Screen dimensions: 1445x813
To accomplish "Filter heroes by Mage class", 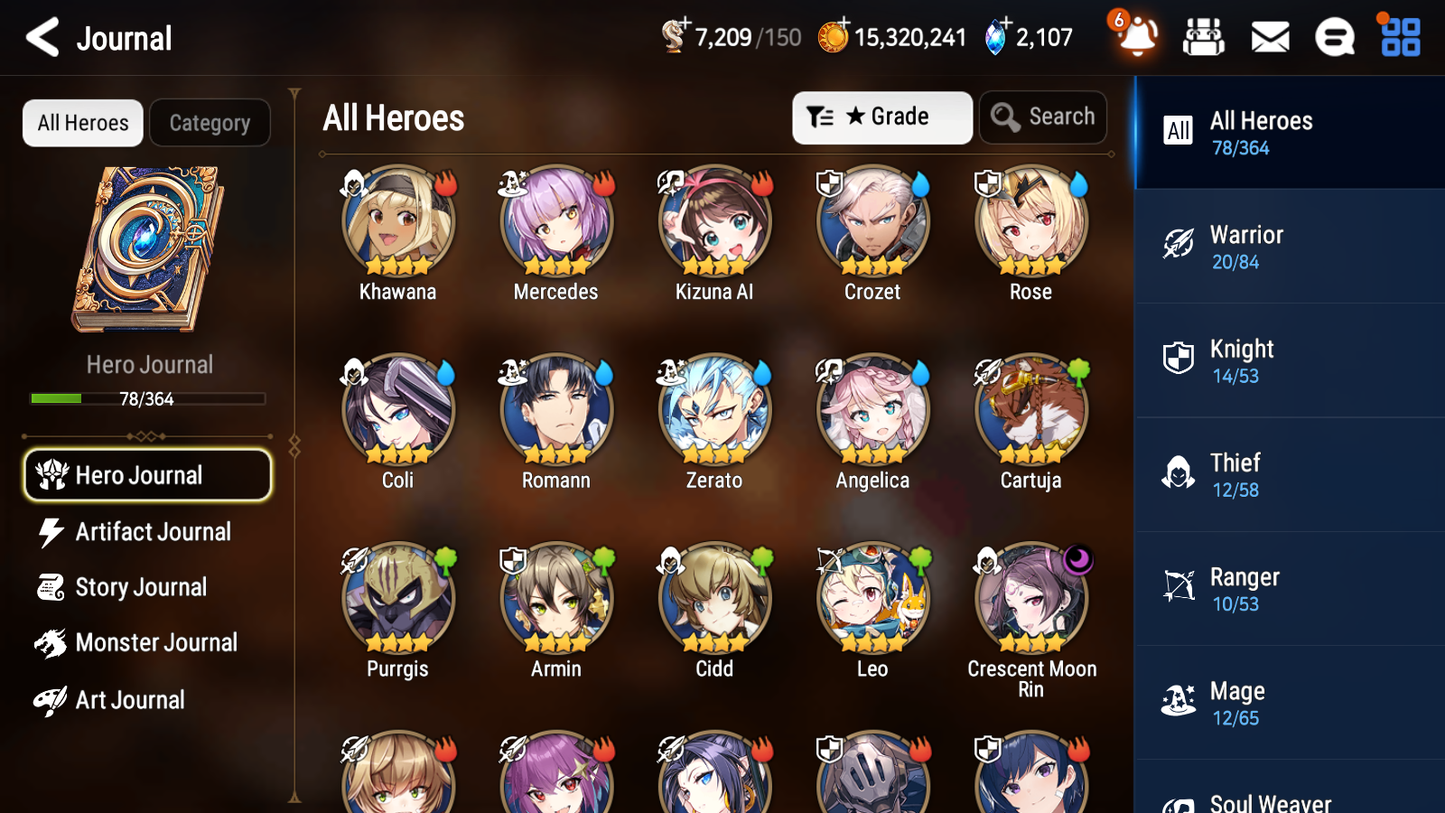I will pyautogui.click(x=1289, y=701).
